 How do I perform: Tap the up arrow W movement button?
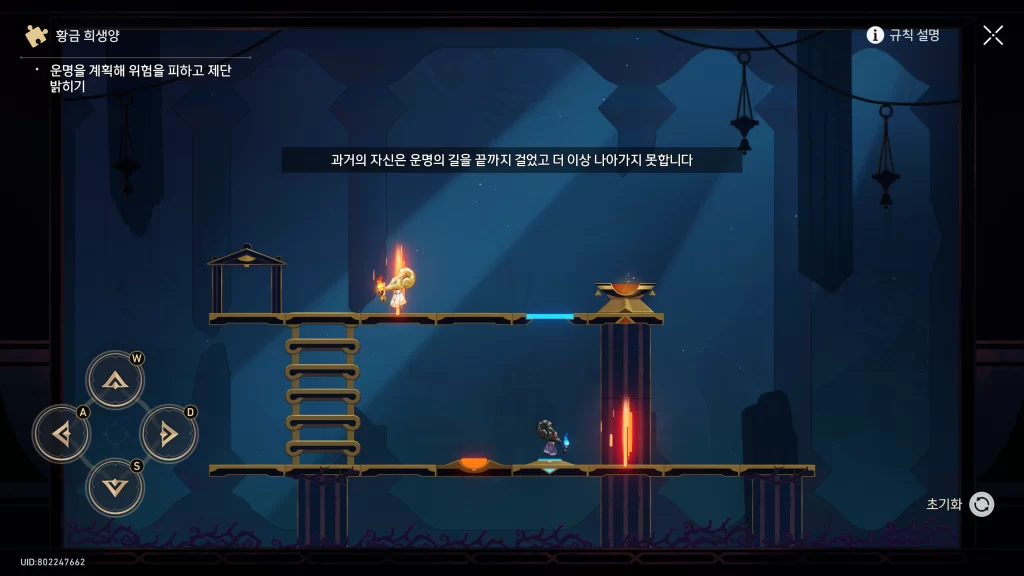click(115, 380)
